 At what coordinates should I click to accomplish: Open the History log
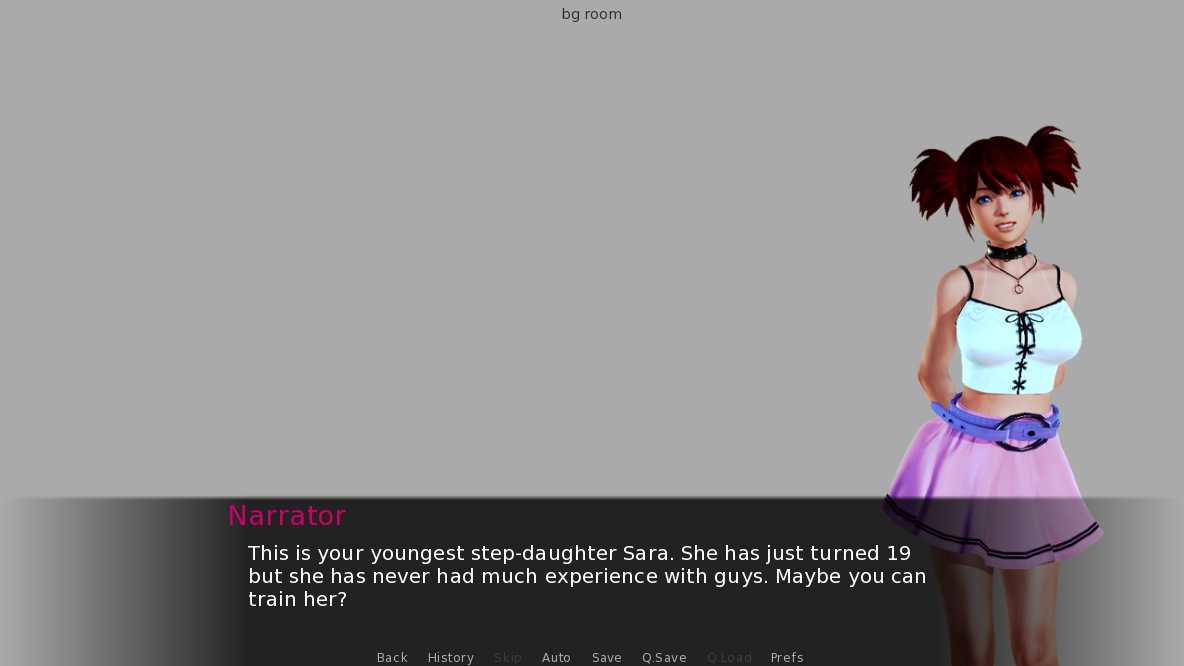coord(450,657)
